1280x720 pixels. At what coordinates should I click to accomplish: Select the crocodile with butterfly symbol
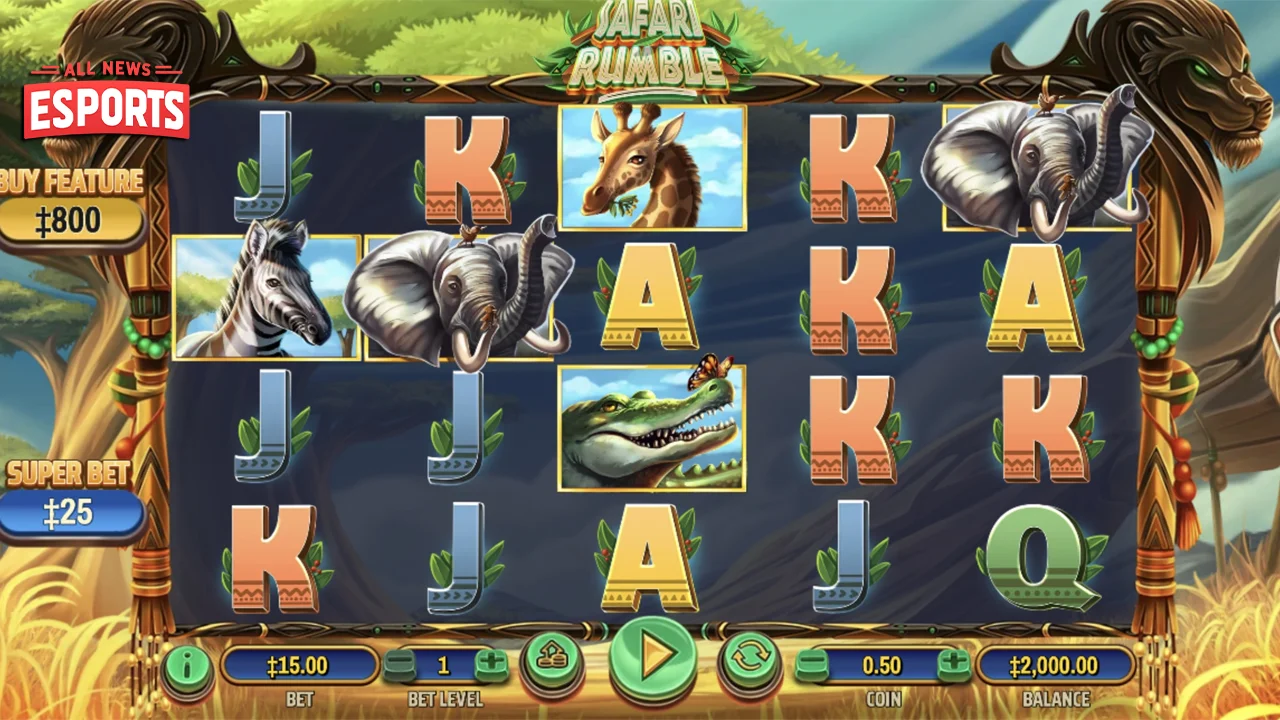pos(651,428)
